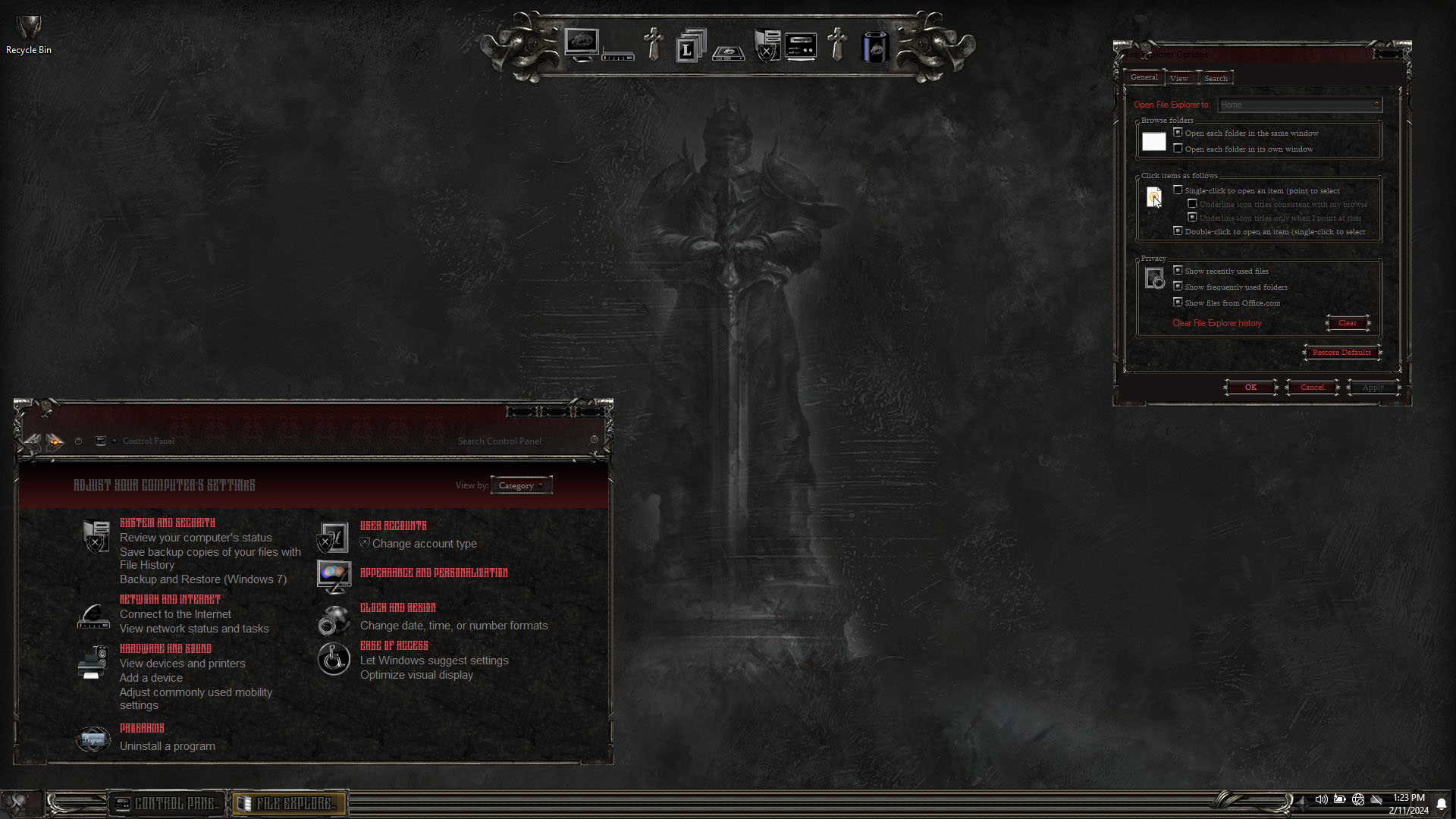The height and width of the screenshot is (819, 1456).
Task: Open the Search tab
Action: click(x=1216, y=78)
